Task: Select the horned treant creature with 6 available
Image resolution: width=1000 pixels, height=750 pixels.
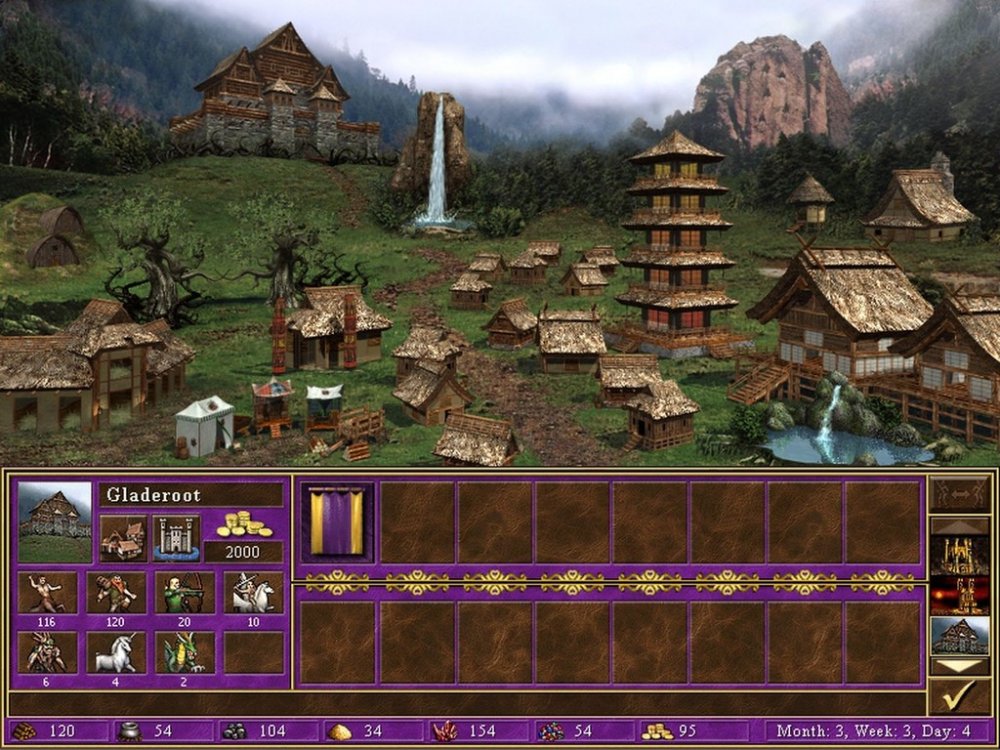Action: click(x=47, y=652)
